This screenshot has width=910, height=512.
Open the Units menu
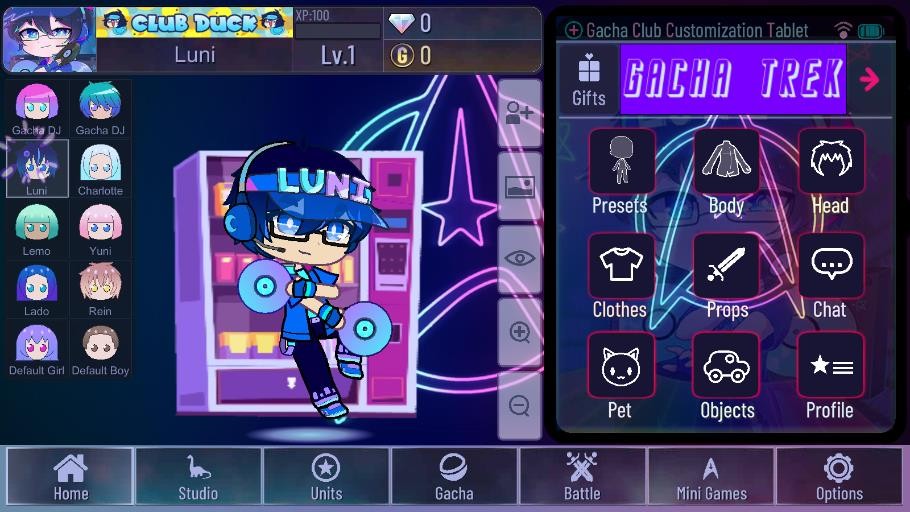point(326,475)
